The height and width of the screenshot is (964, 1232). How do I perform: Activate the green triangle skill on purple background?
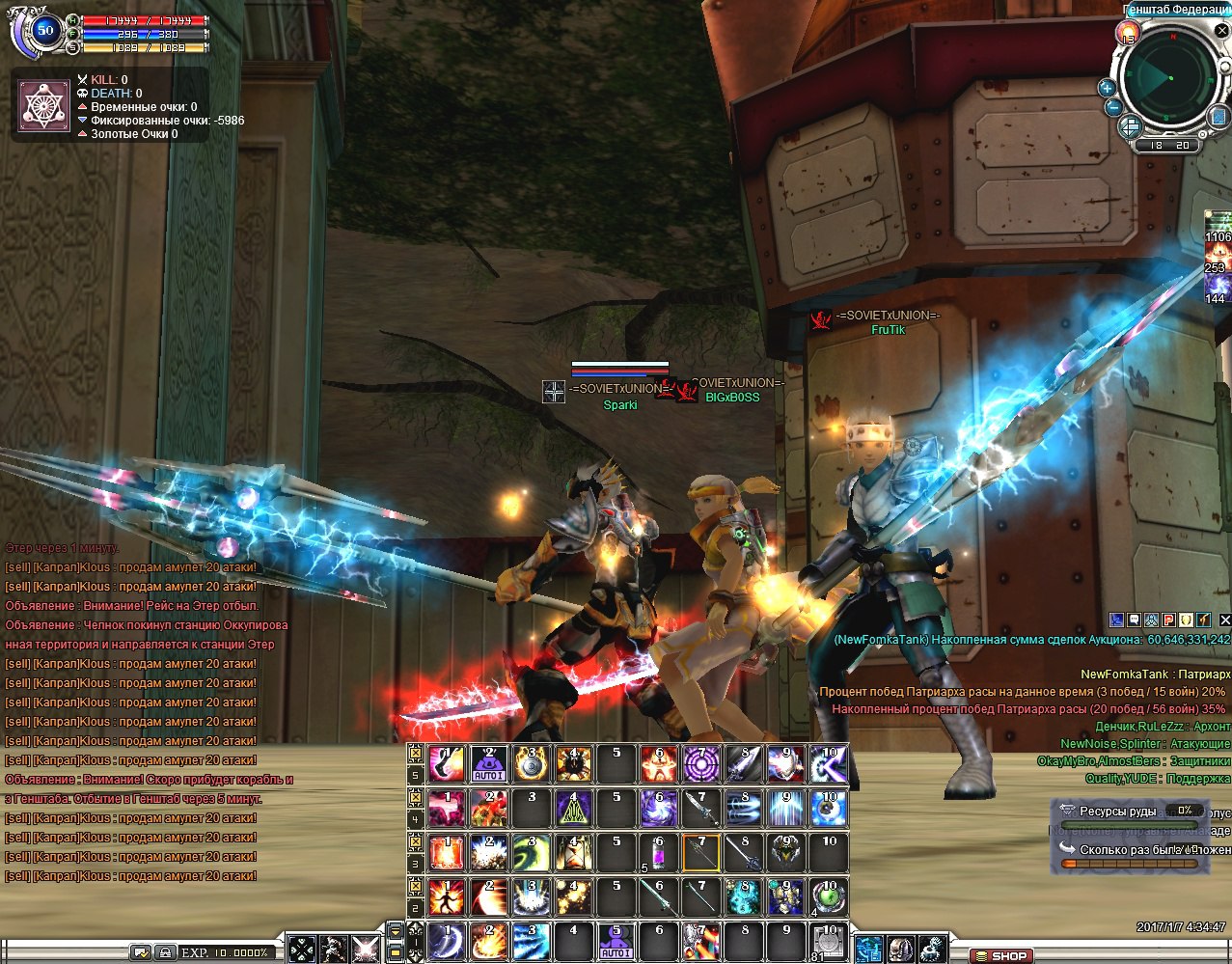(574, 809)
